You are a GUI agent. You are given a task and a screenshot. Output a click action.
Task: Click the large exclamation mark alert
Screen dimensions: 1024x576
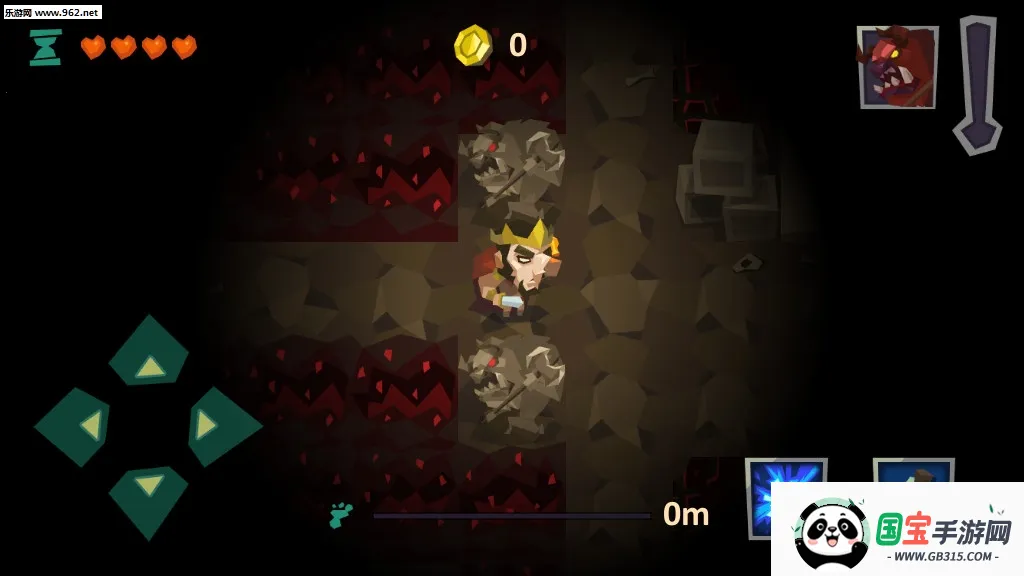[977, 84]
